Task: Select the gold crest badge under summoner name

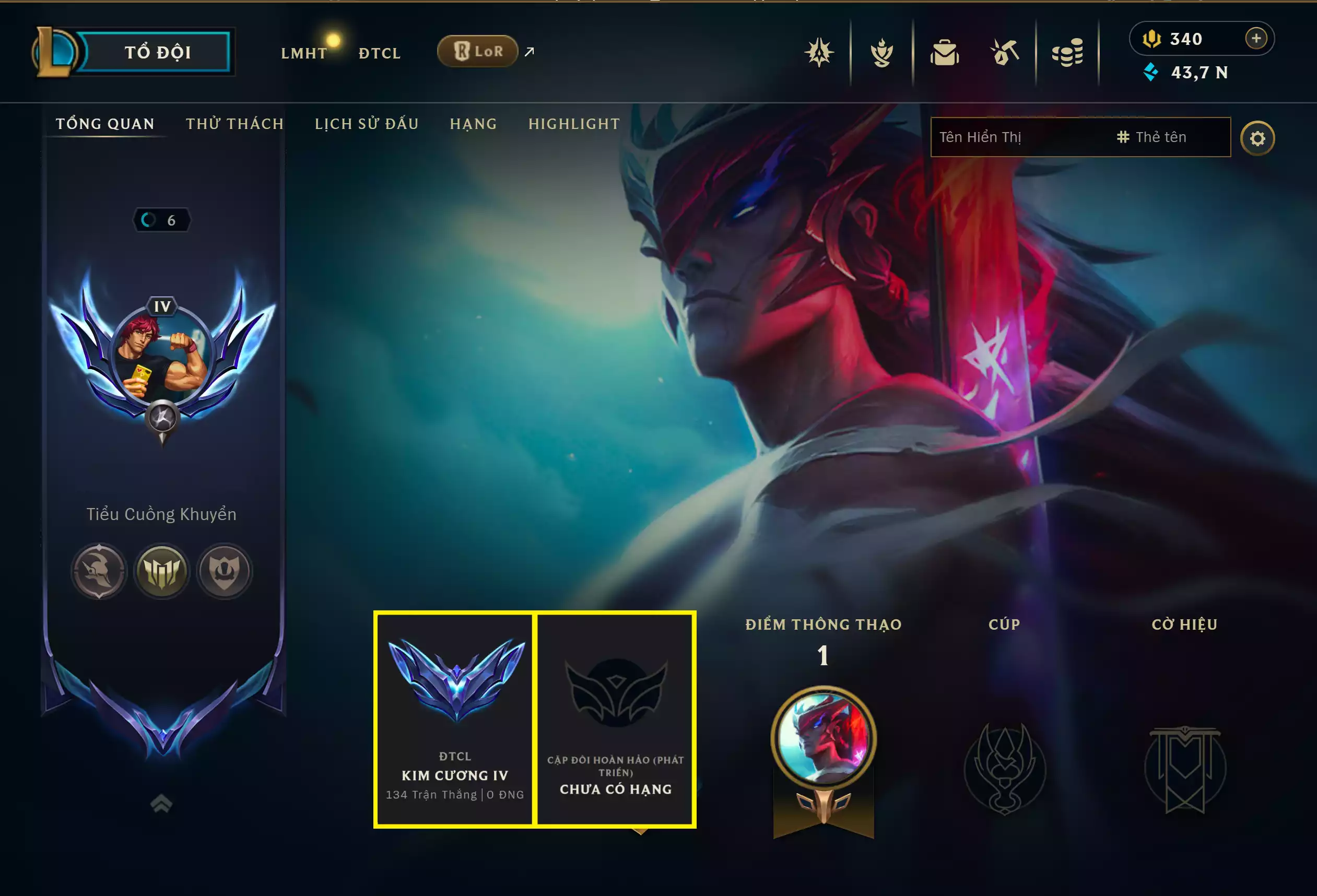Action: click(162, 572)
